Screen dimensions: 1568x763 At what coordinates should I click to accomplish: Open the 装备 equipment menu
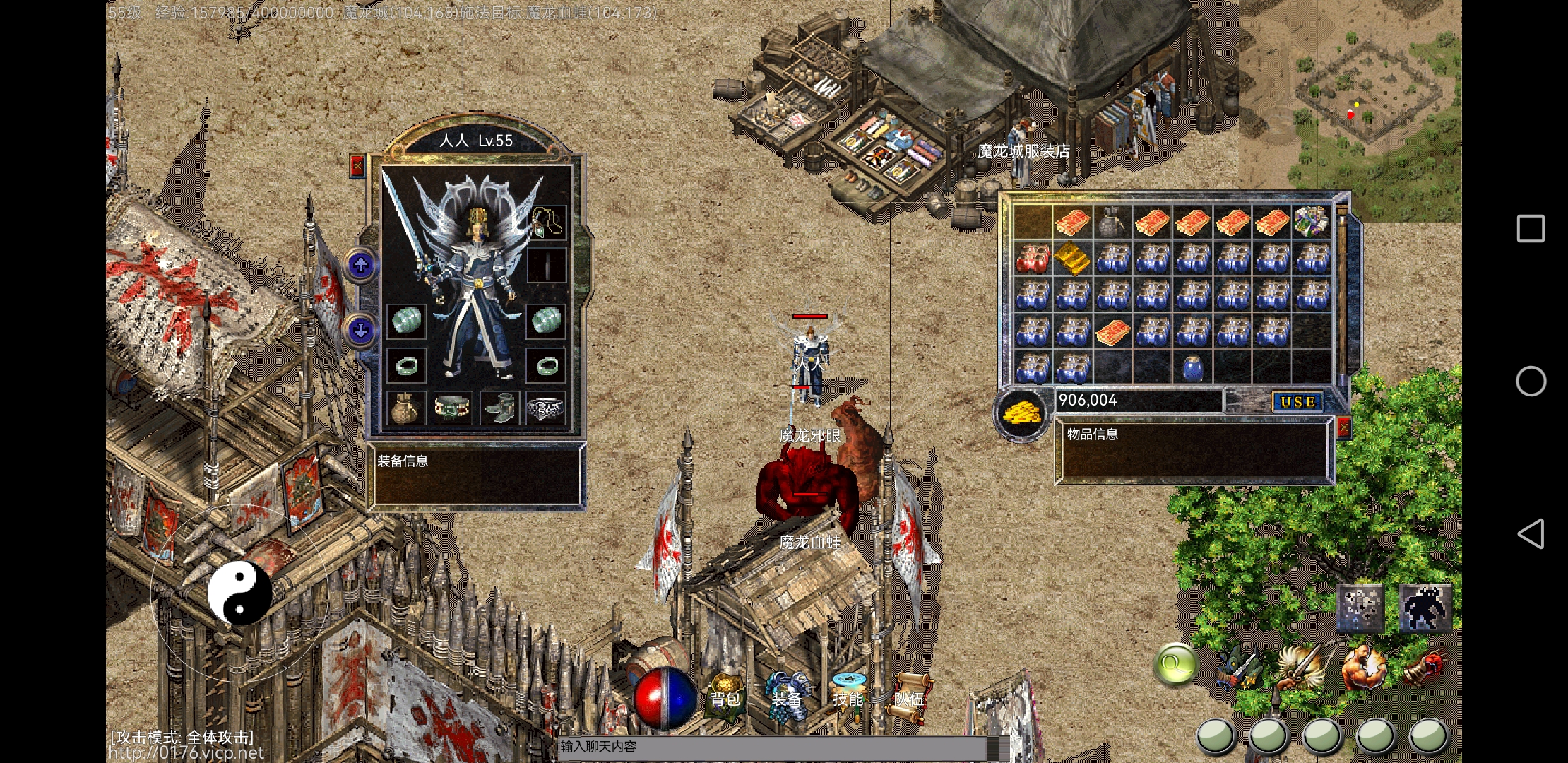(x=786, y=696)
